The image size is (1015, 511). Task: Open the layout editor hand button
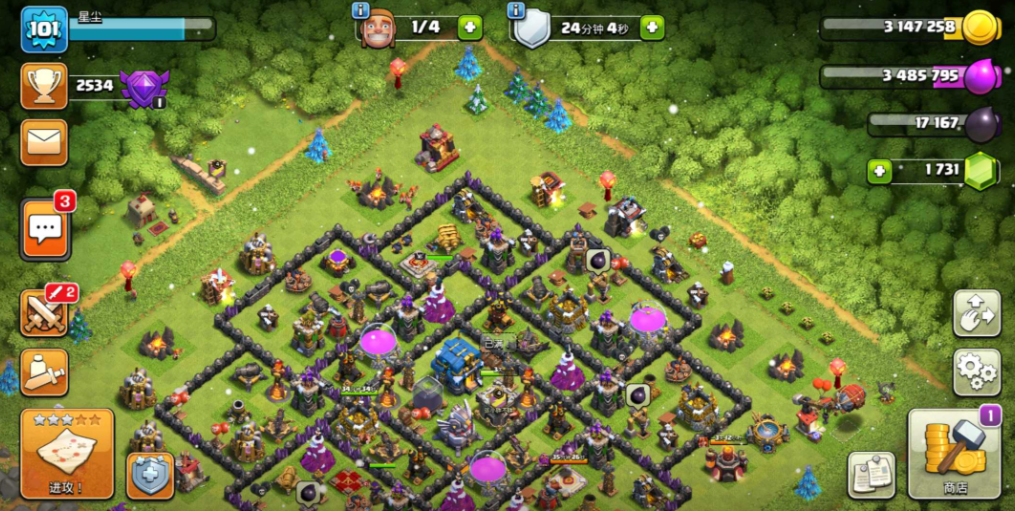(976, 314)
